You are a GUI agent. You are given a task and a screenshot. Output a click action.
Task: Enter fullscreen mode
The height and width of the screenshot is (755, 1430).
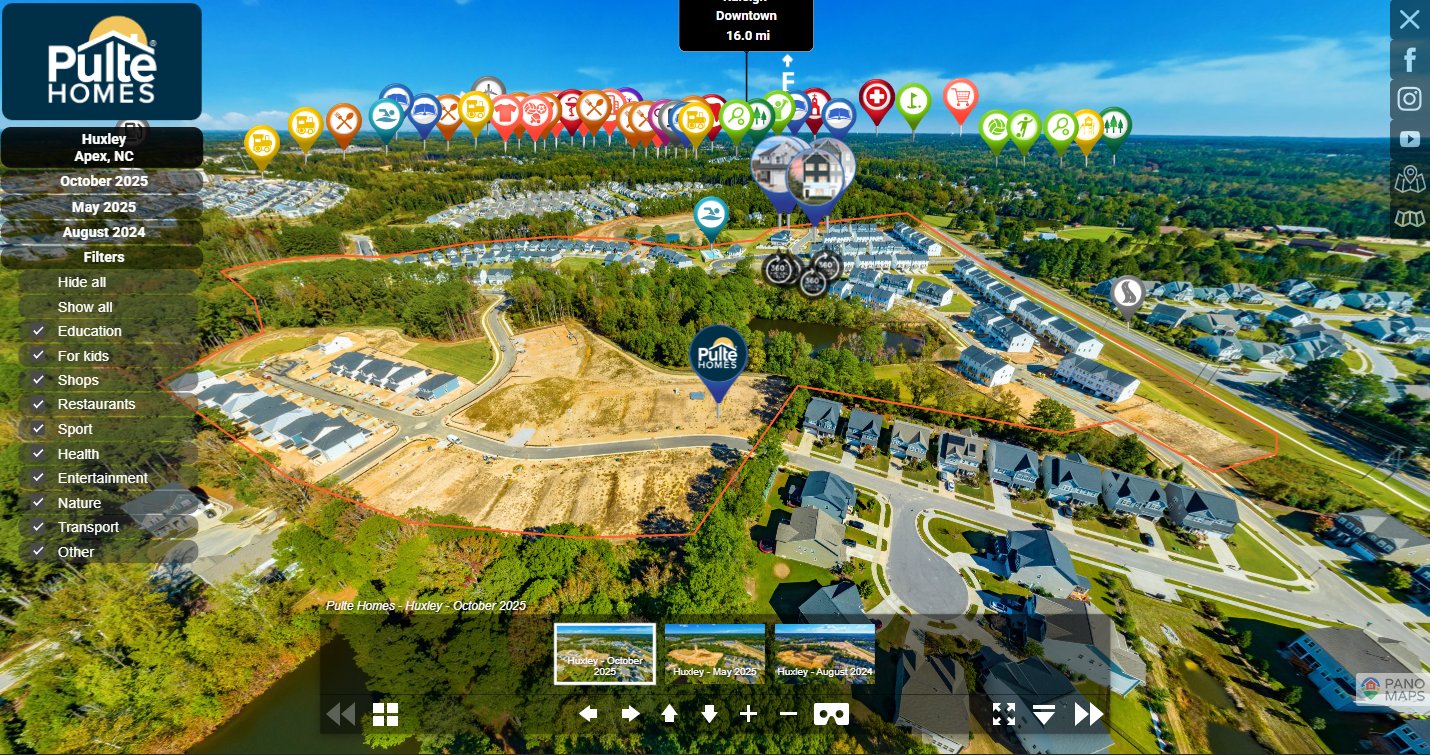click(1004, 714)
